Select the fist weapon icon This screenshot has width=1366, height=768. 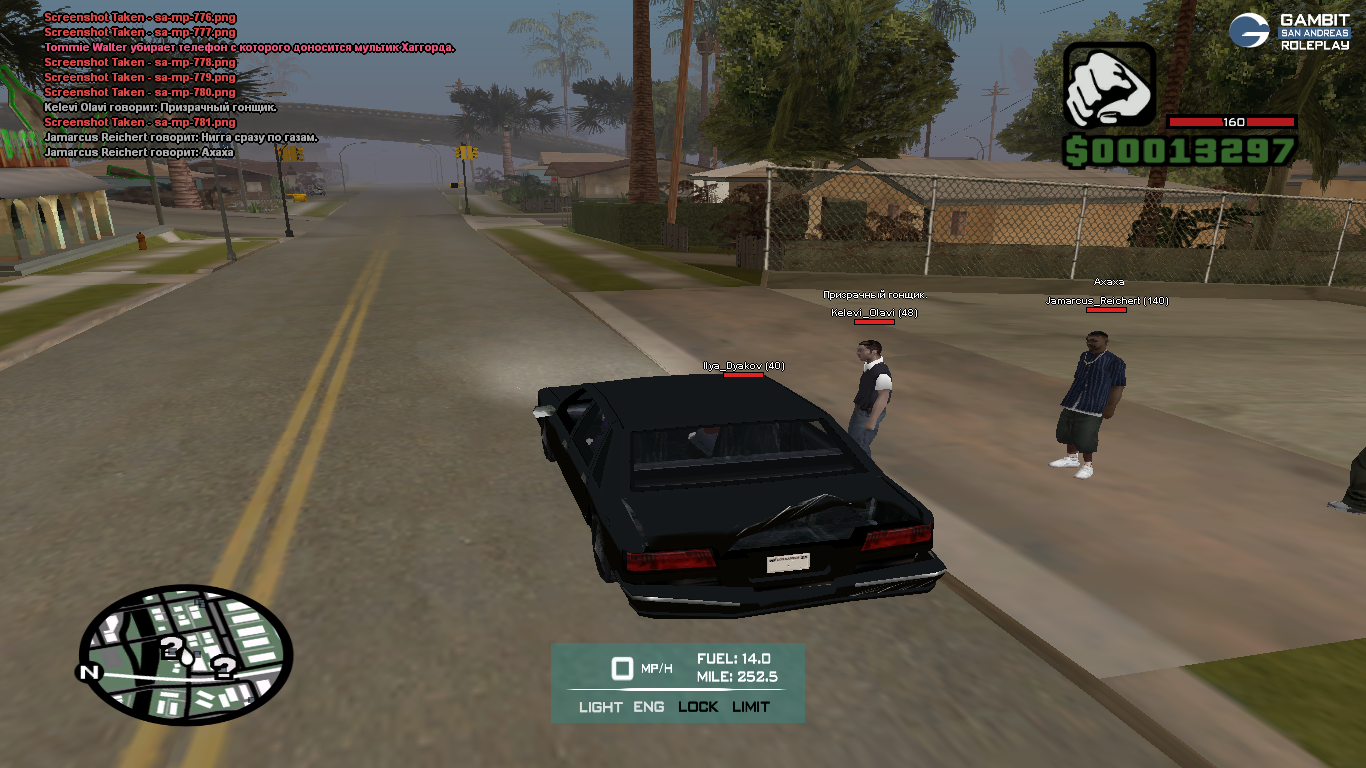[1109, 85]
